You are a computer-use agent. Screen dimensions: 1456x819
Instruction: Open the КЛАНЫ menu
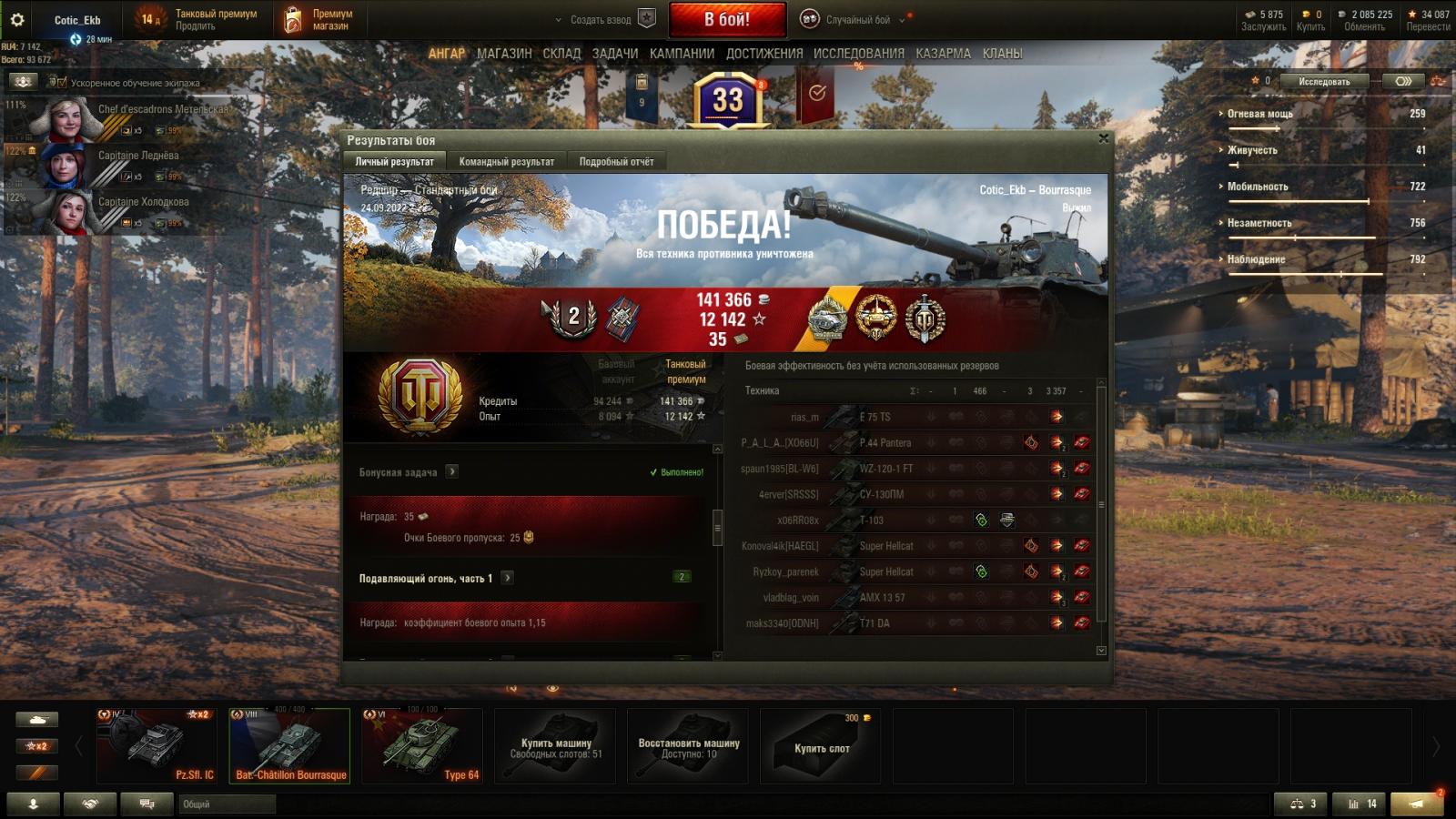pyautogui.click(x=1002, y=54)
